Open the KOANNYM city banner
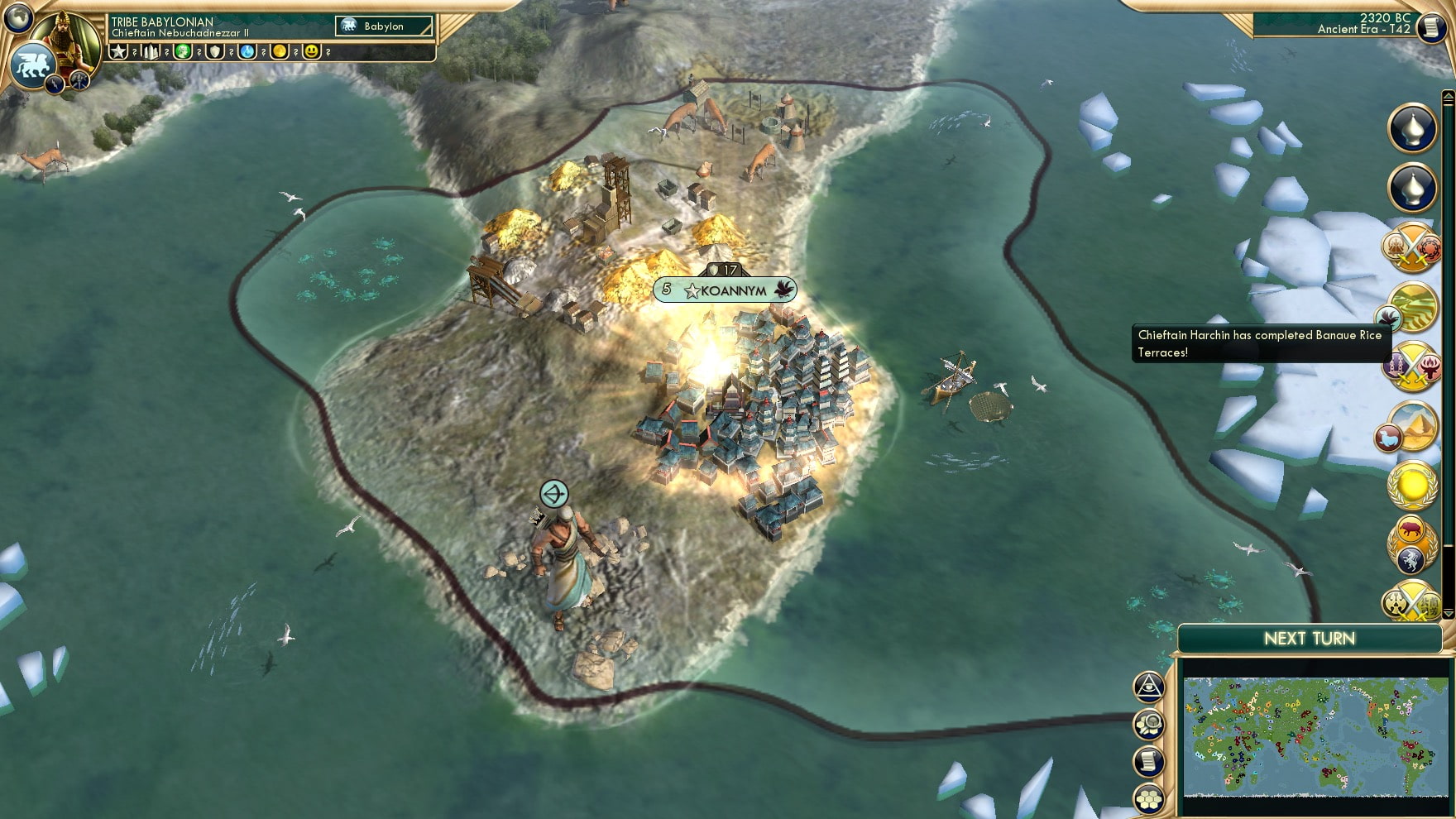Viewport: 1456px width, 819px height. point(726,290)
